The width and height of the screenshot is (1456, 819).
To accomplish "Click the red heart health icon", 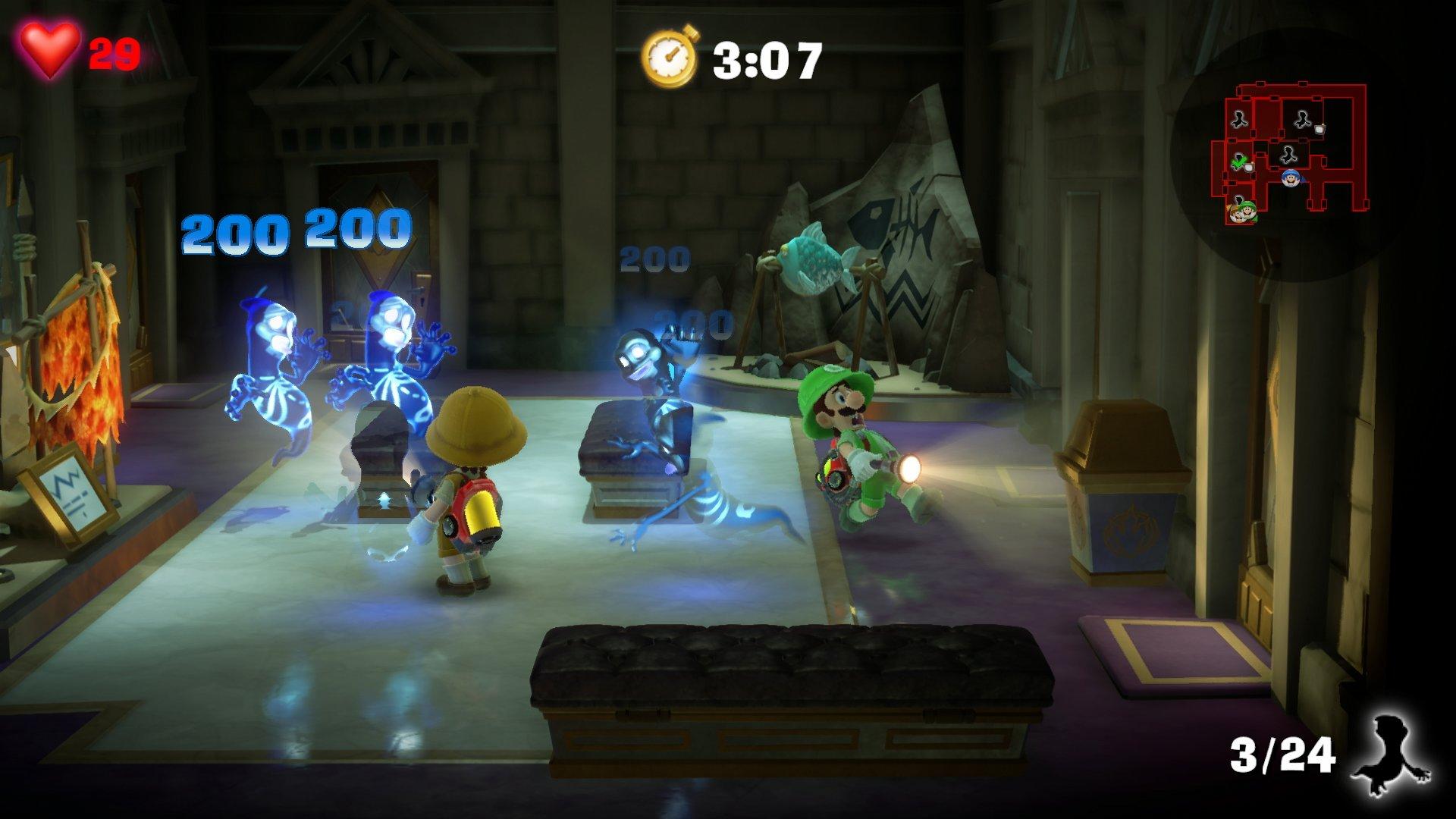I will pos(49,50).
